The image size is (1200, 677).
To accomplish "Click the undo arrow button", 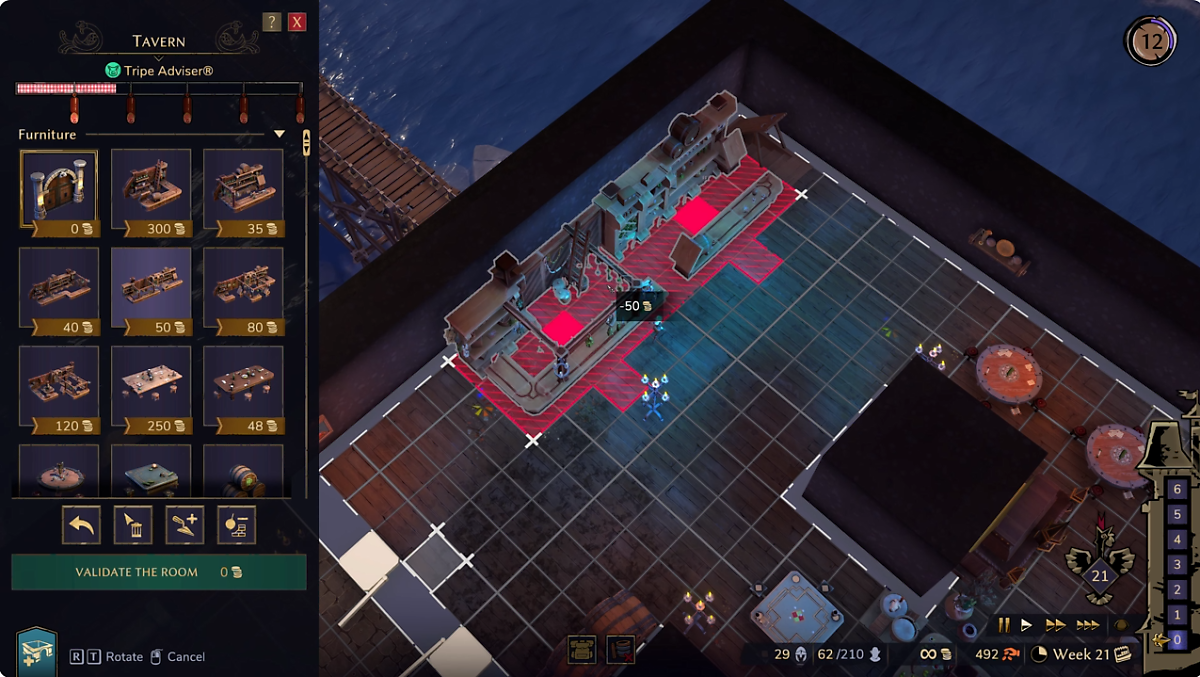I will 81,525.
